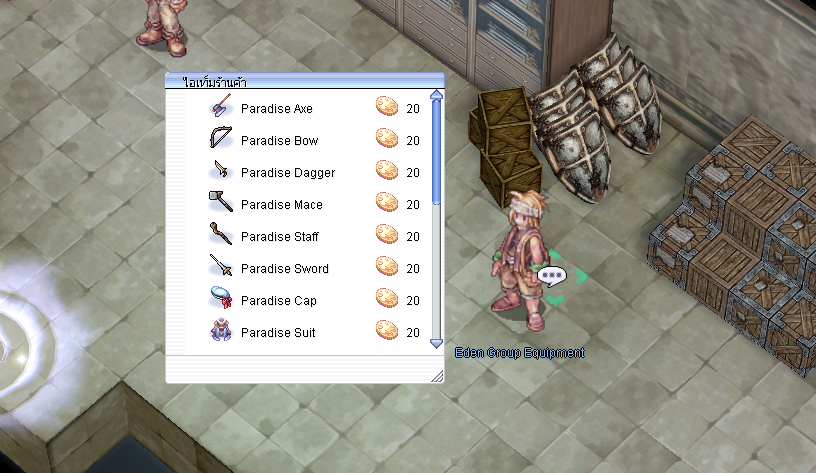This screenshot has height=473, width=816.
Task: Click the Paradise Staff row
Action: 279,236
